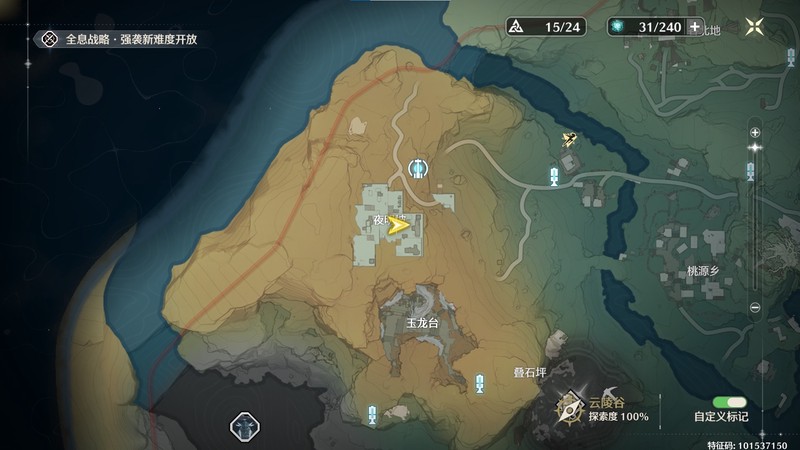Select the yellow player arrow marker
800x450 pixels.
point(399,227)
